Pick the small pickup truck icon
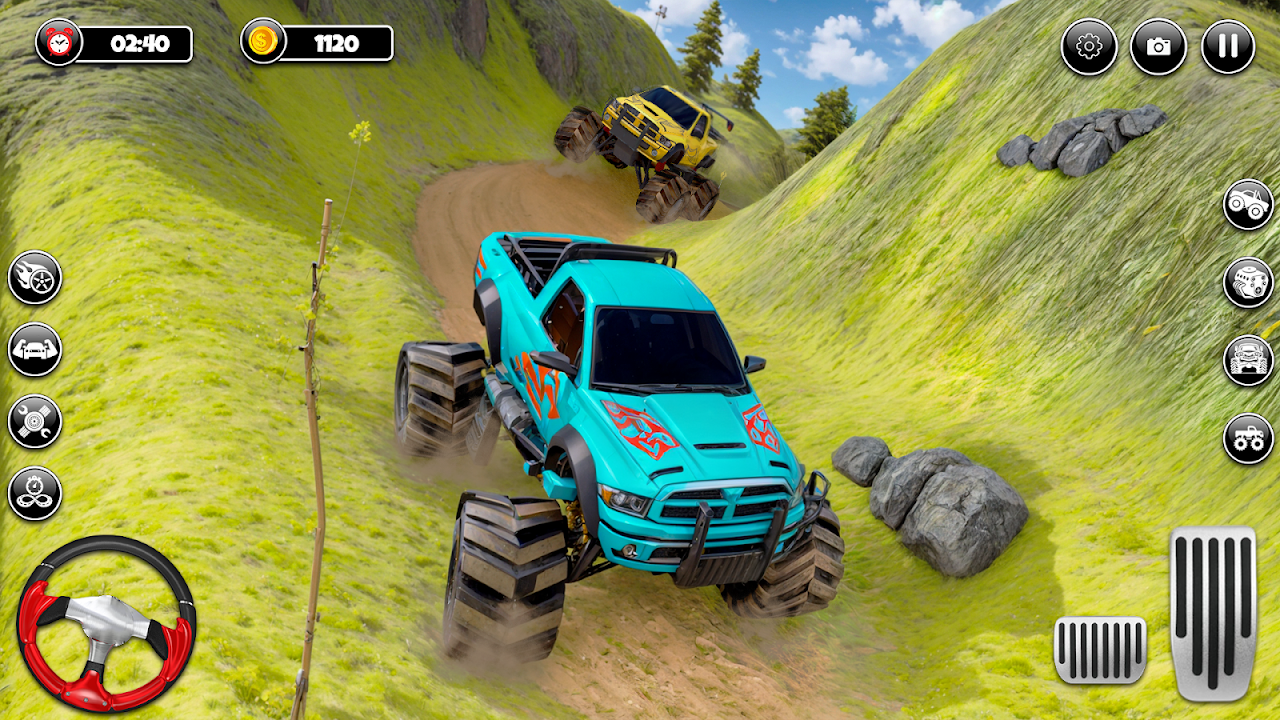Viewport: 1280px width, 720px height. pos(1248,438)
